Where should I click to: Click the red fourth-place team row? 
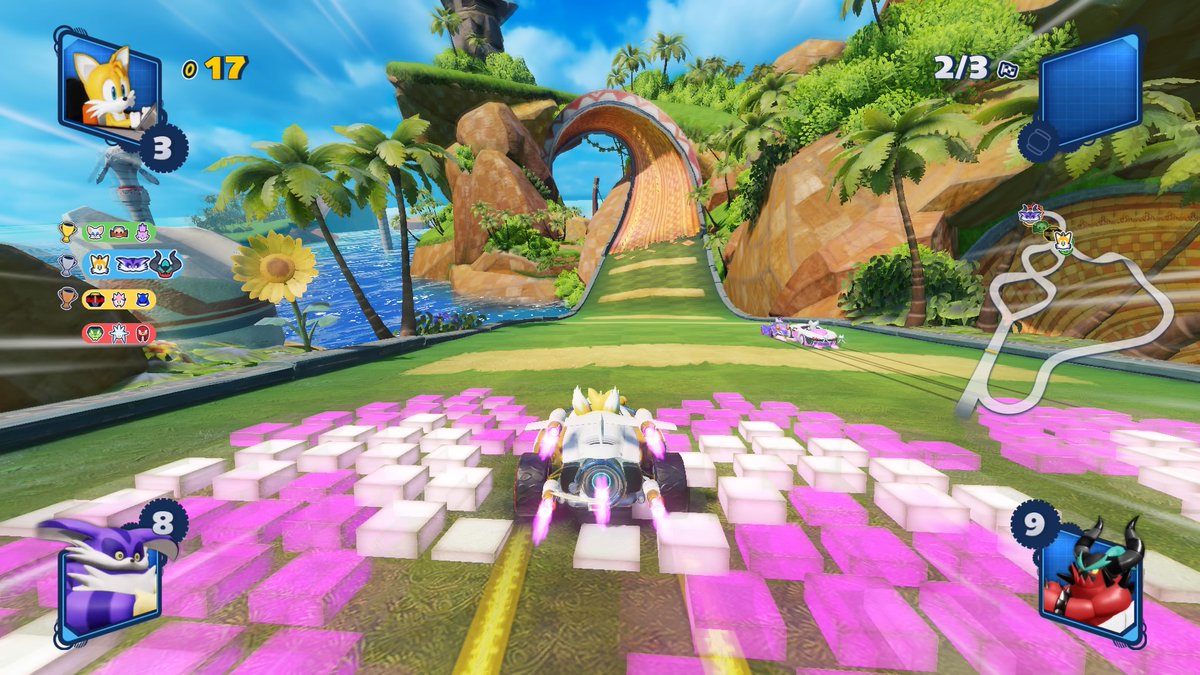click(118, 332)
